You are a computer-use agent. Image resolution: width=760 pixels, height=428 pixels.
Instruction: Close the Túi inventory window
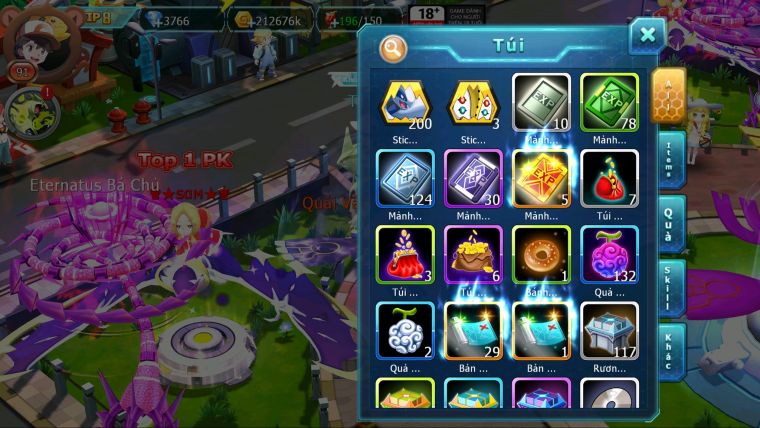coord(647,36)
